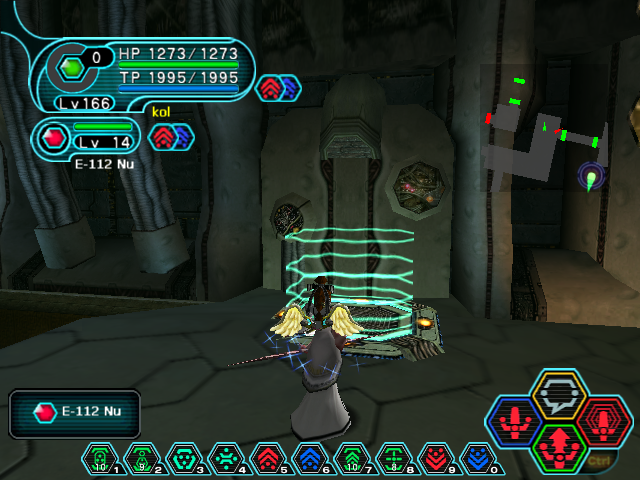Cast the red chevron technique in slot 5
640x480 pixels.
point(269,458)
